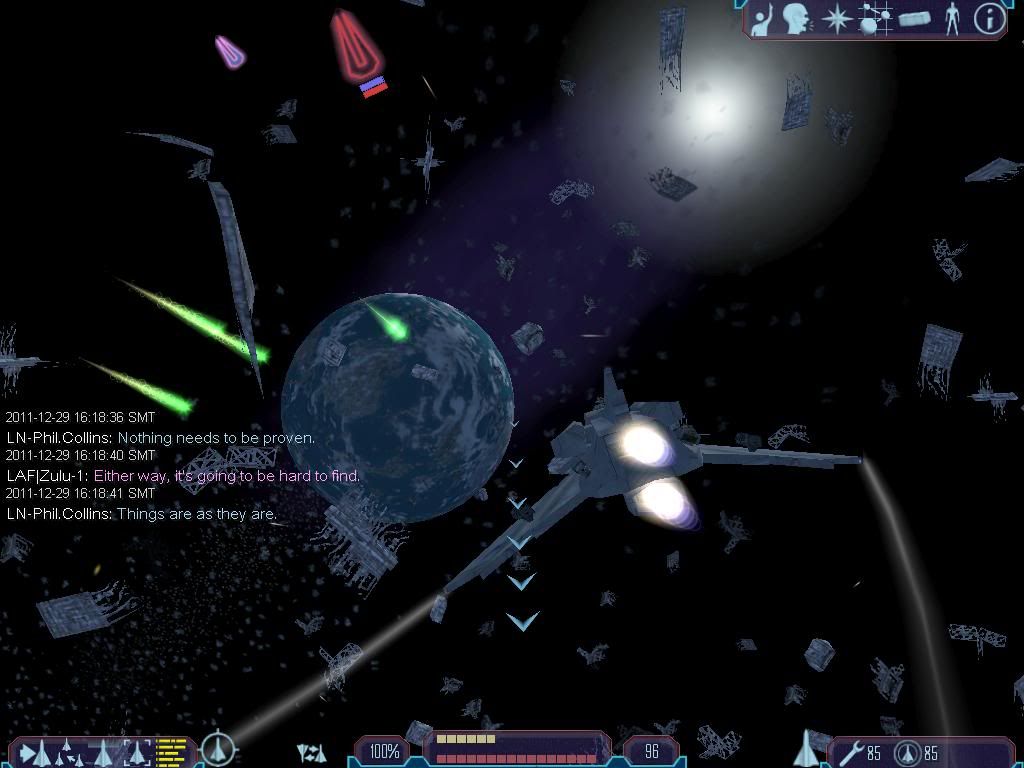Click the eight-point star icon
Image resolution: width=1024 pixels, height=768 pixels.
point(834,19)
